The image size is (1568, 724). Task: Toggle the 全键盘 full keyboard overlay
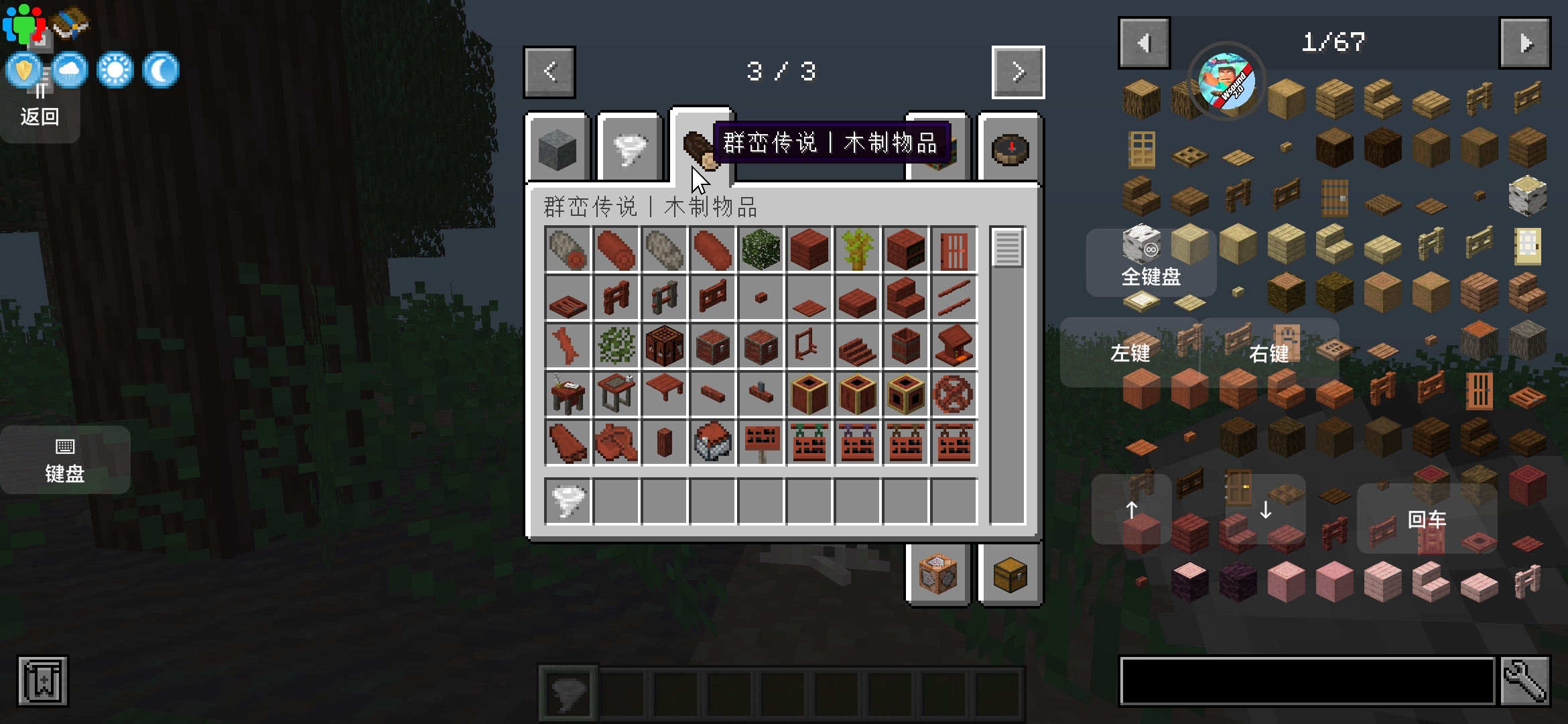click(1150, 263)
